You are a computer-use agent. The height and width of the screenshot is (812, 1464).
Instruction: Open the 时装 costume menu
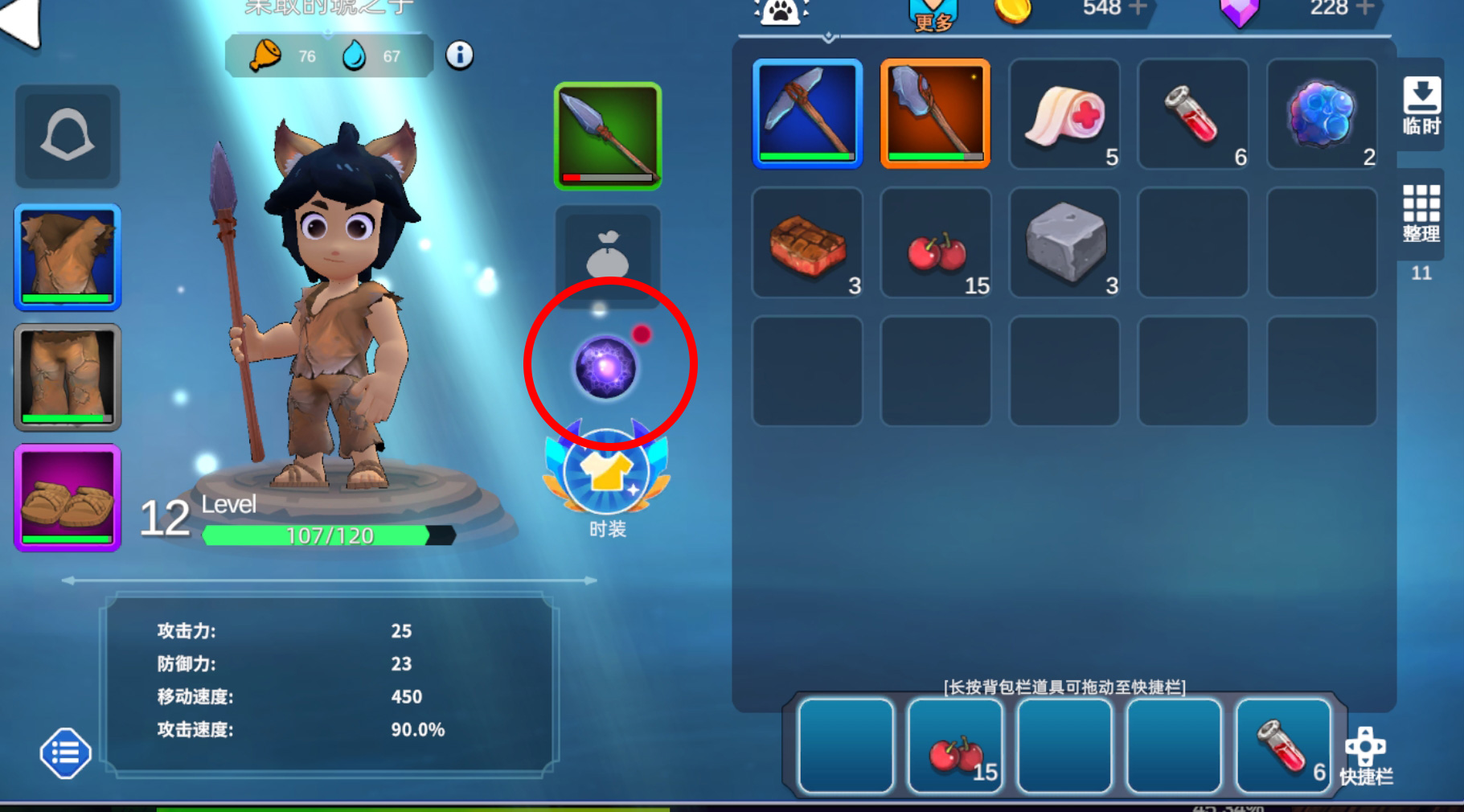coord(607,476)
